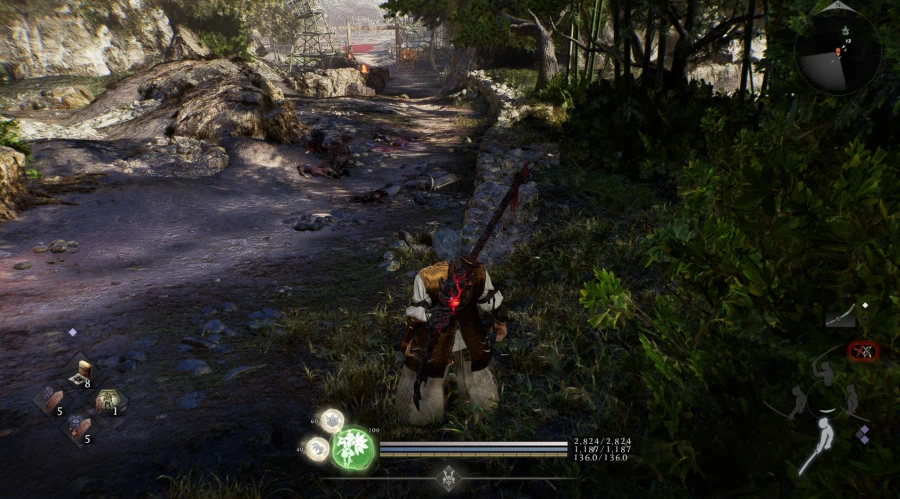Click the red-circled crossed weapons icon
The height and width of the screenshot is (499, 900).
[x=862, y=351]
